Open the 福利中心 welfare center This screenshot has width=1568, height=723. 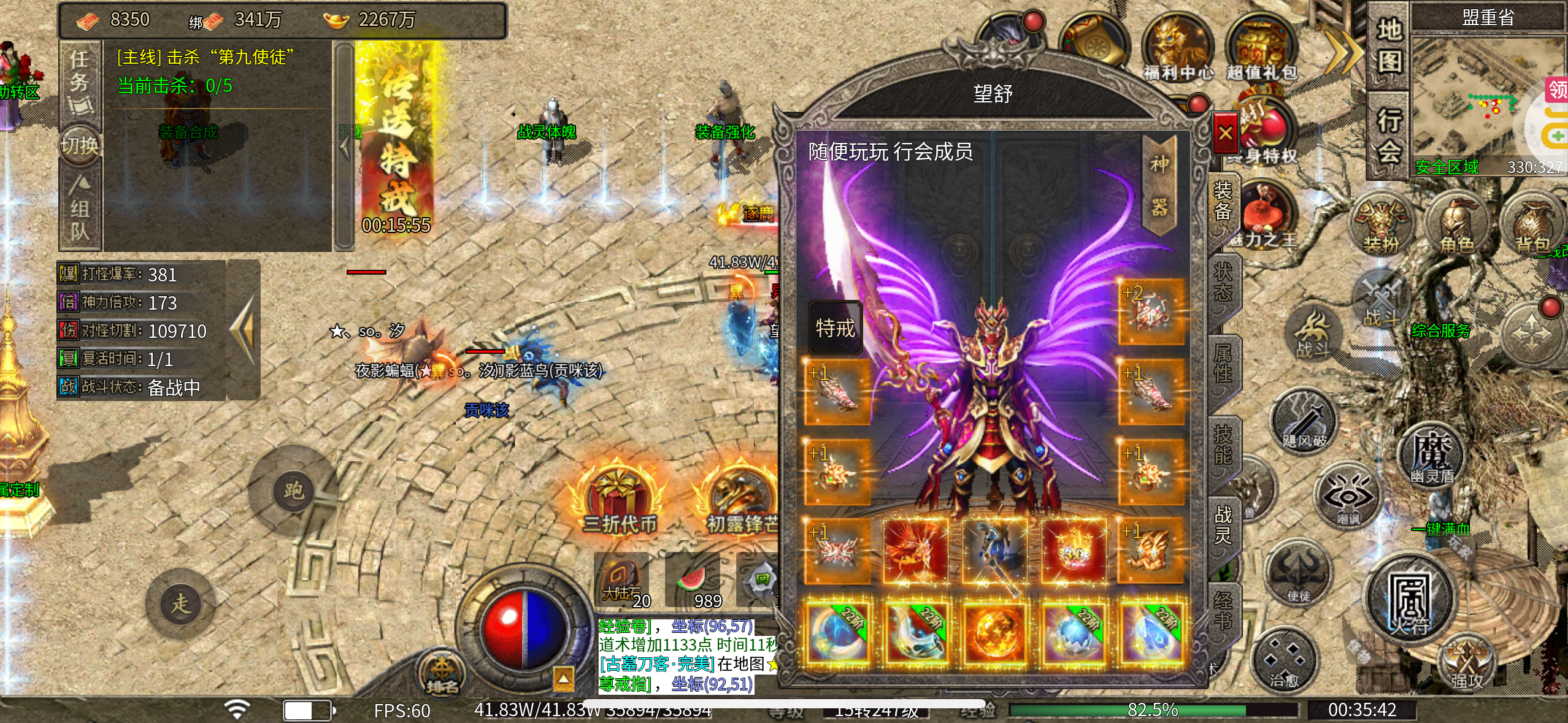pos(1177,50)
